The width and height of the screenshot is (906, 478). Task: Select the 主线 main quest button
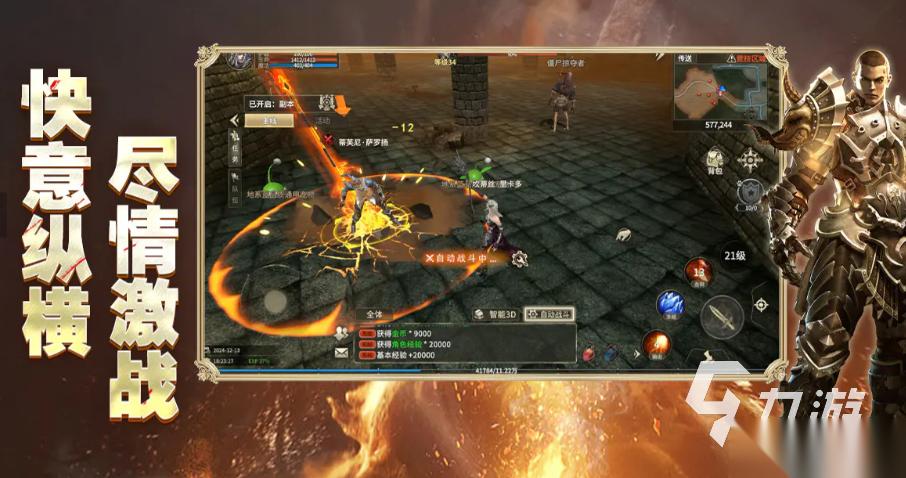(x=269, y=120)
